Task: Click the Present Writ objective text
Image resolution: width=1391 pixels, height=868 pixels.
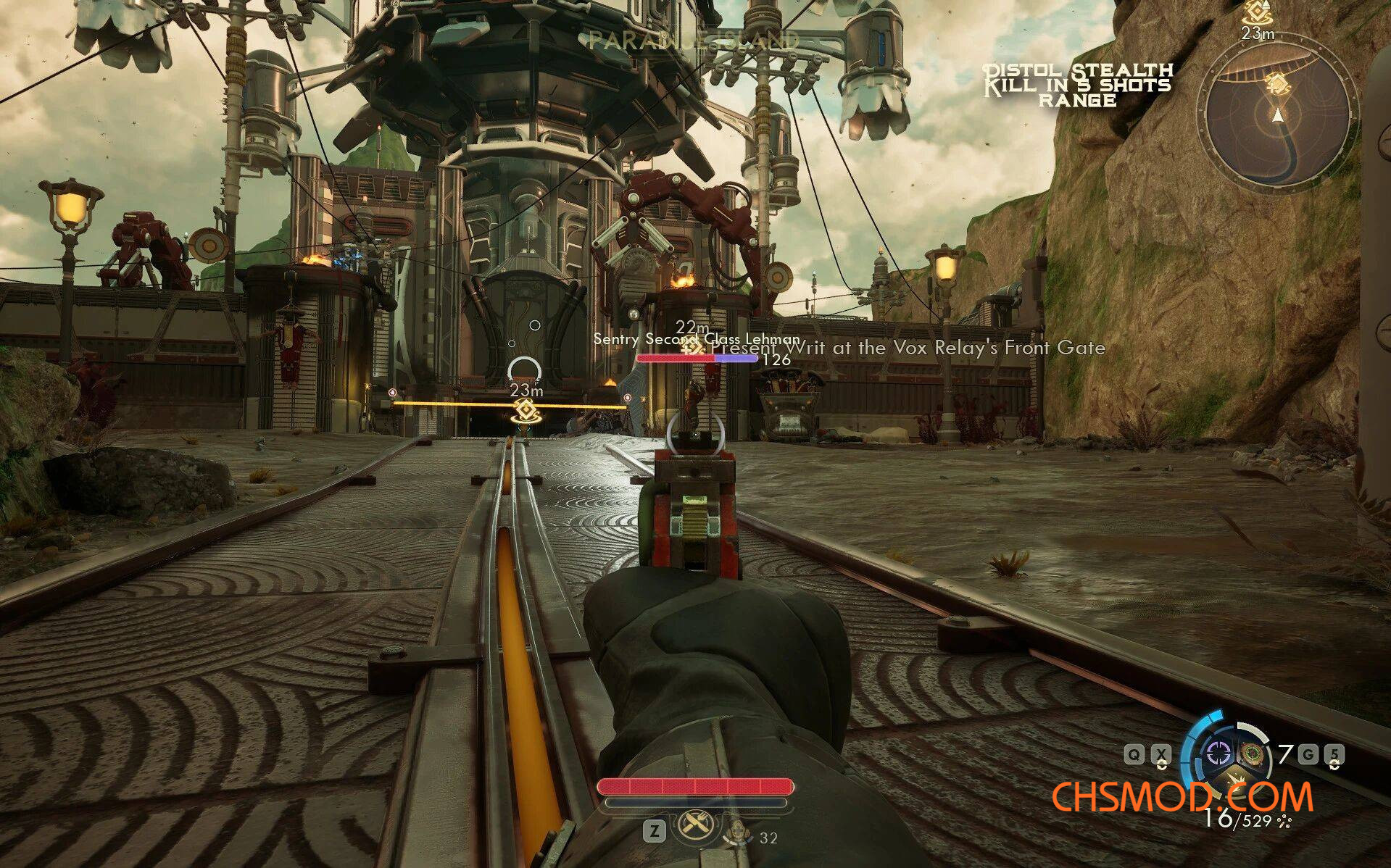Action: 908,348
